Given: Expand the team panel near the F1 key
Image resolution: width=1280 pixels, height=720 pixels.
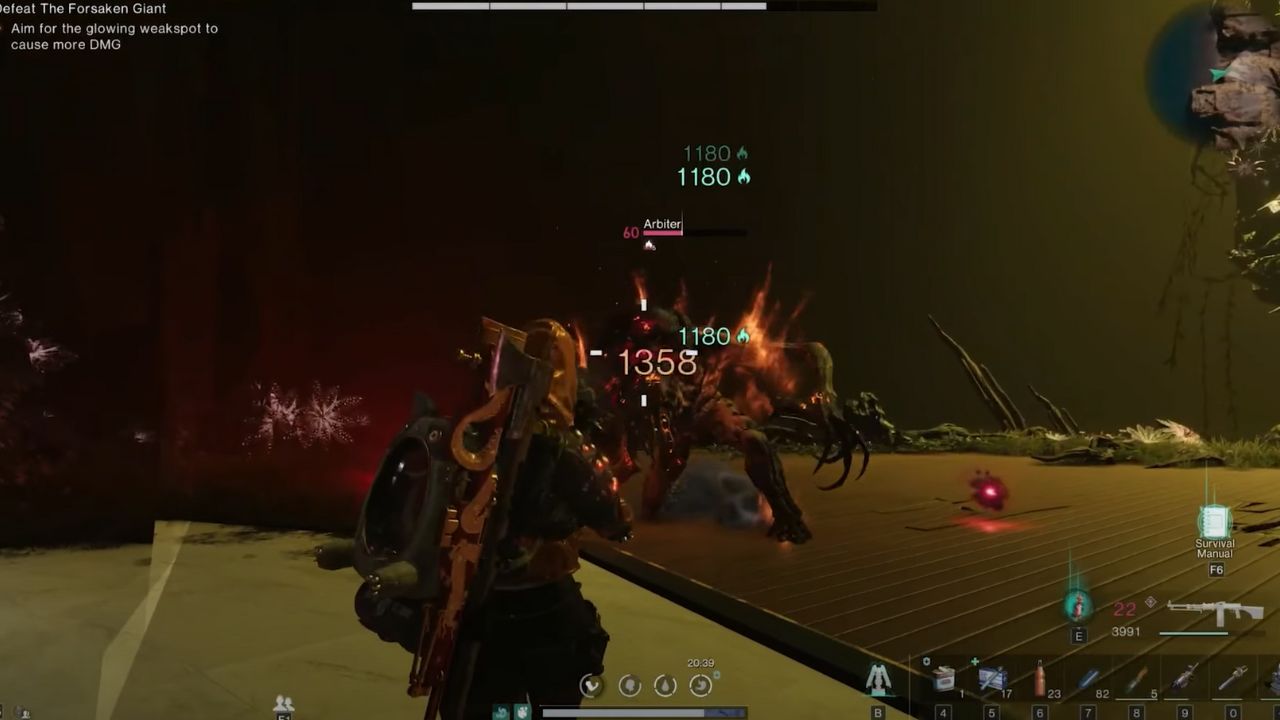Looking at the screenshot, I should [283, 703].
